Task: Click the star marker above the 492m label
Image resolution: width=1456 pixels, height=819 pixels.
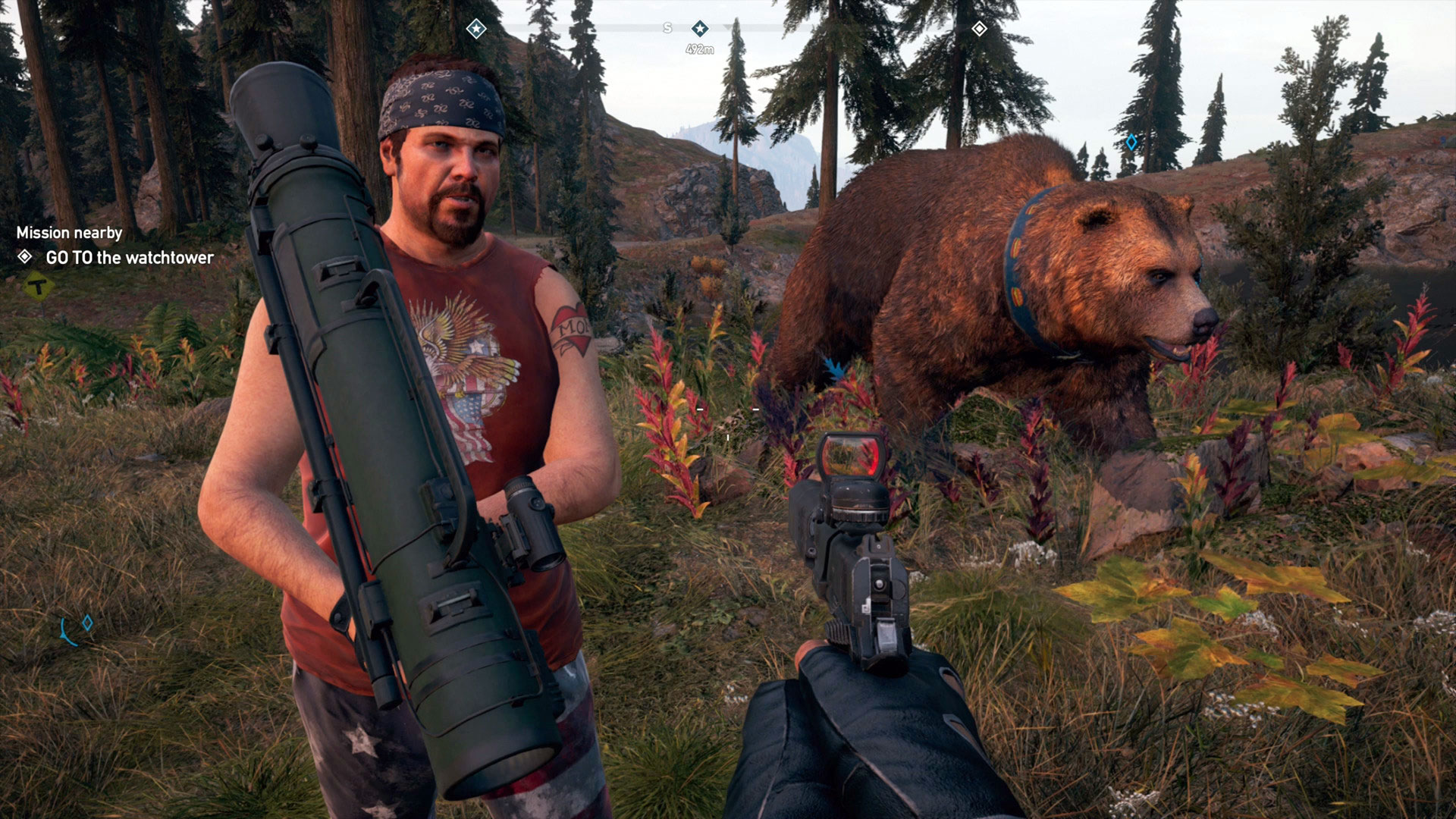Action: coord(701,29)
